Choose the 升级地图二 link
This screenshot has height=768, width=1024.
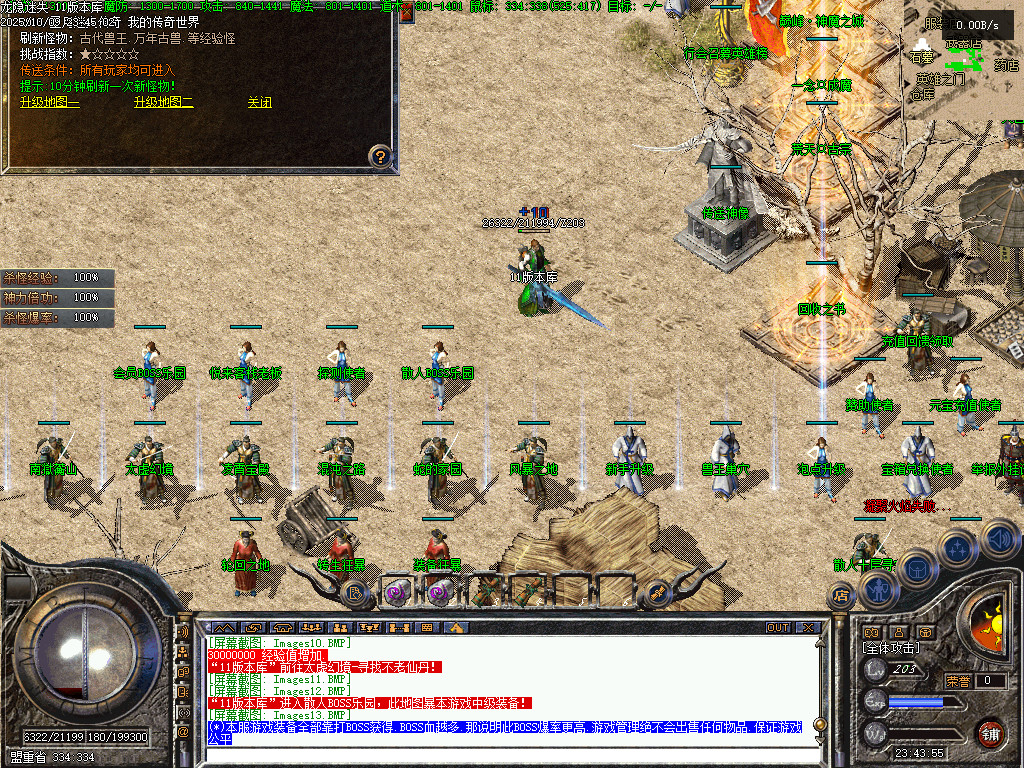coord(164,102)
